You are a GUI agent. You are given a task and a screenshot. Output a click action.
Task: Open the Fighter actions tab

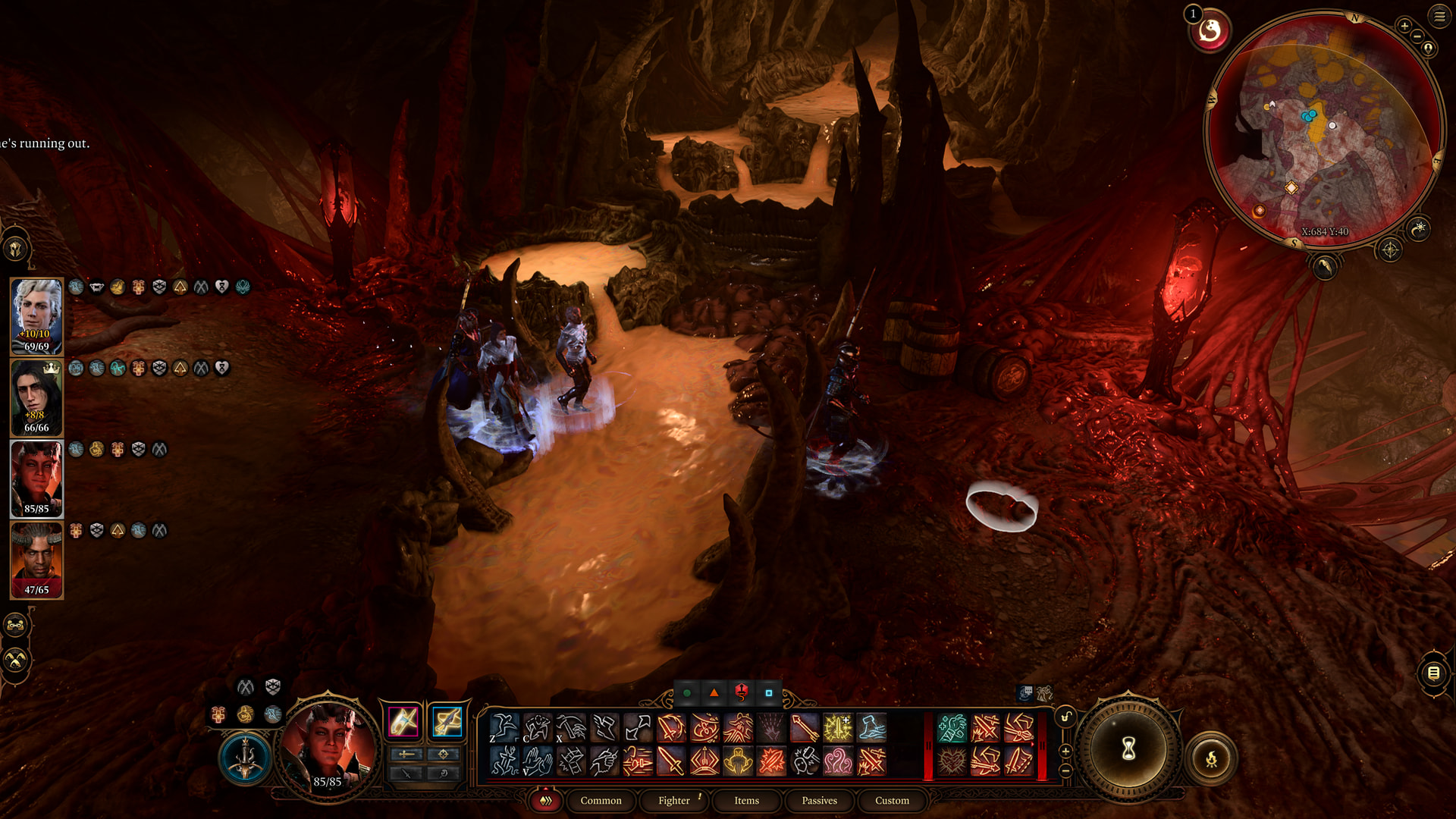pos(673,800)
